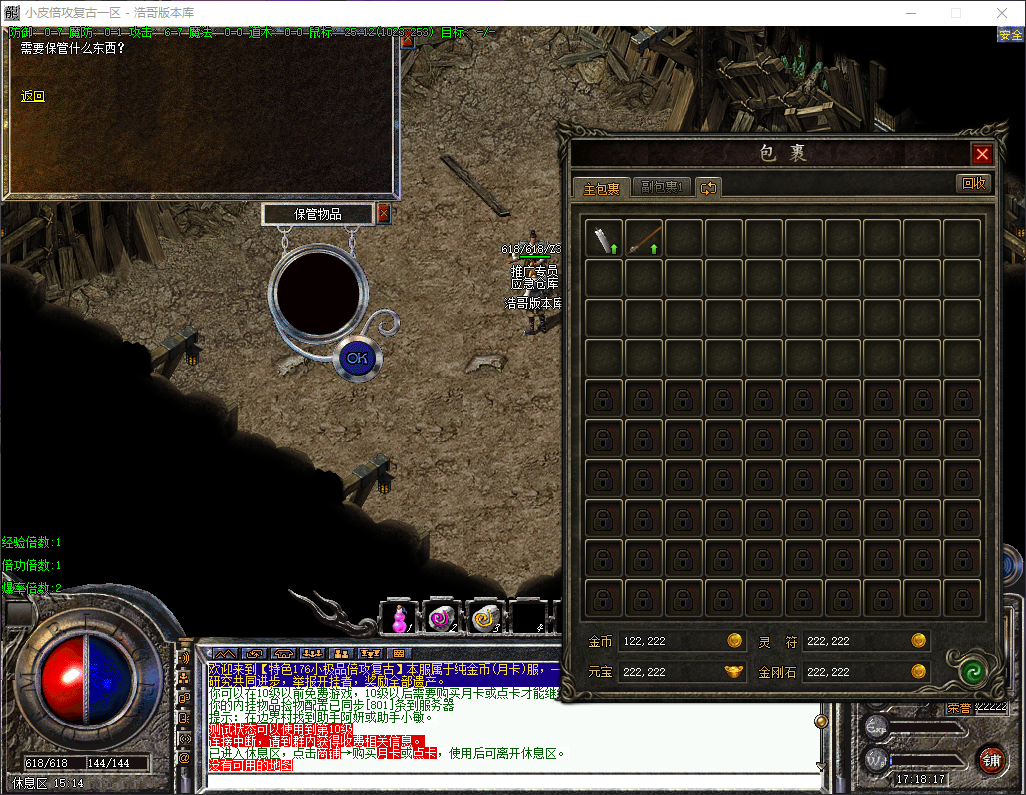Viewport: 1026px width, 795px height.
Task: Use the orange swirl scroll hotbar item
Action: (485, 619)
